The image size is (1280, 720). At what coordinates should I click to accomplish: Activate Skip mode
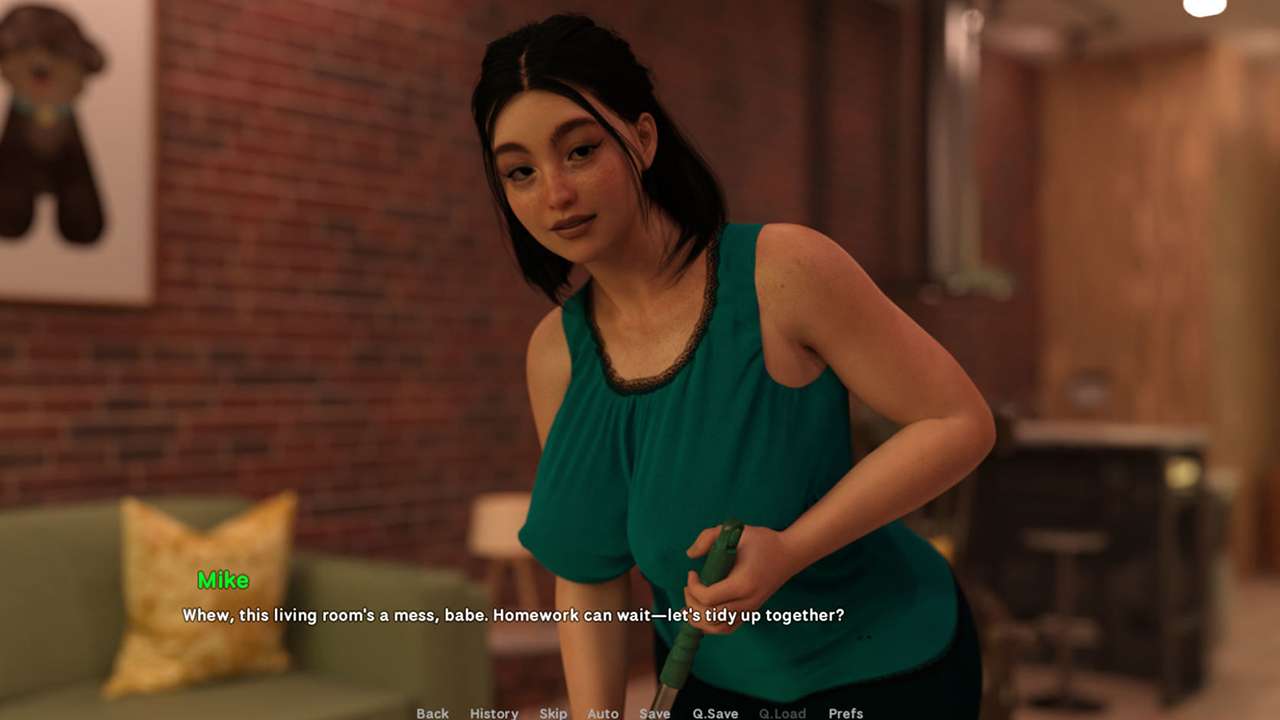[553, 713]
